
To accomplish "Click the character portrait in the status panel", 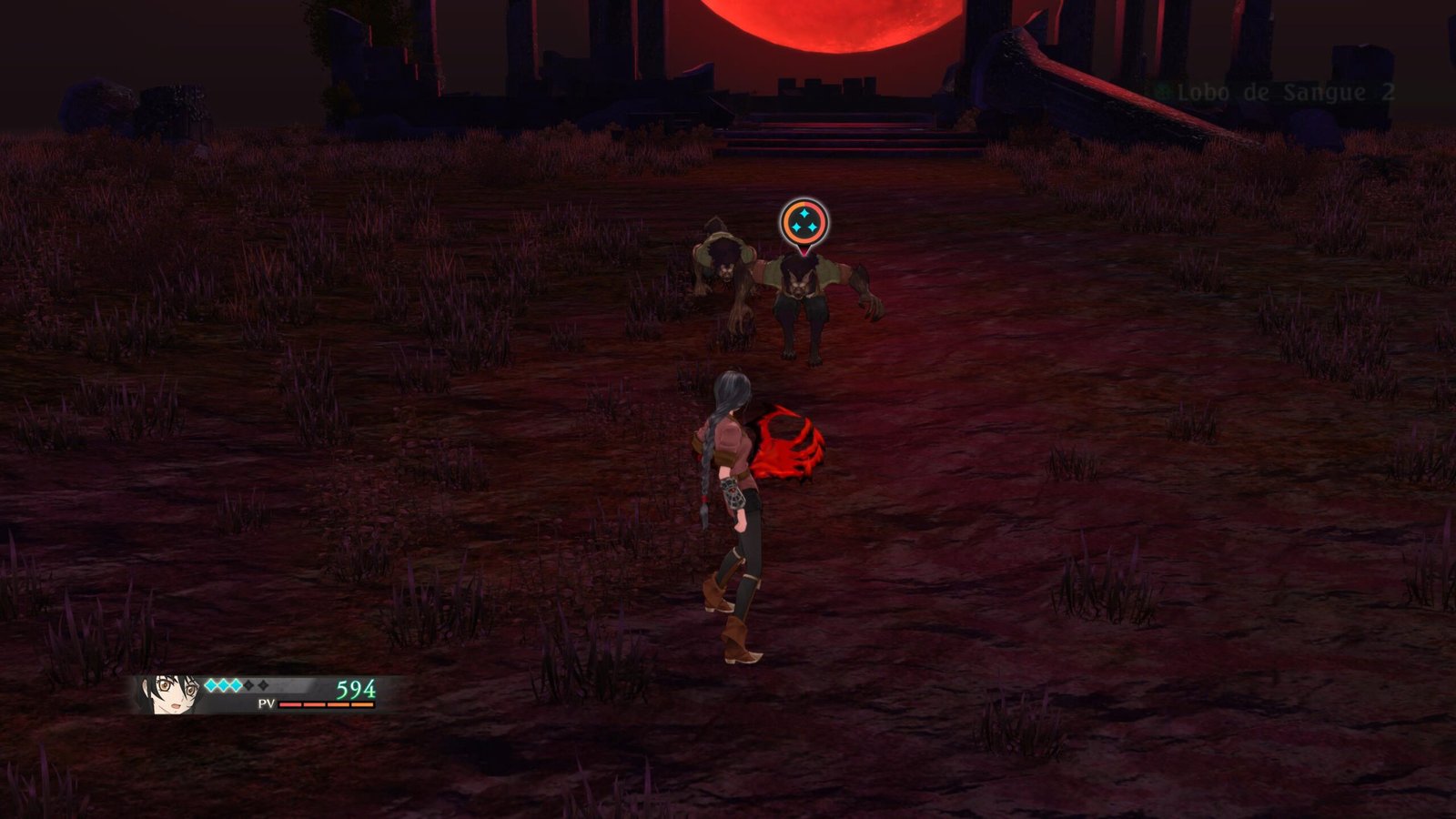I will tap(170, 695).
